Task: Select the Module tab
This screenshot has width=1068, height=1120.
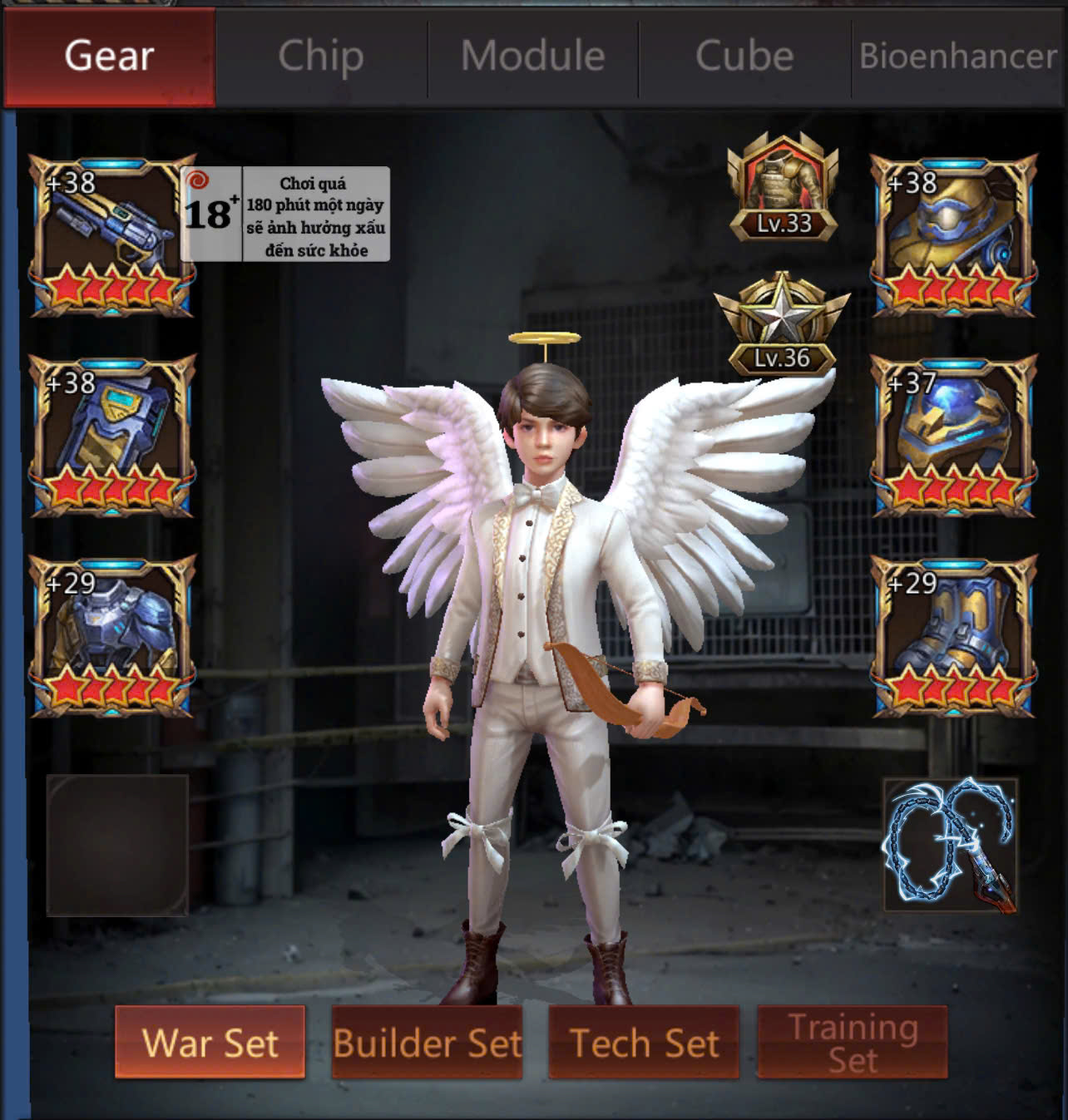Action: [533, 57]
